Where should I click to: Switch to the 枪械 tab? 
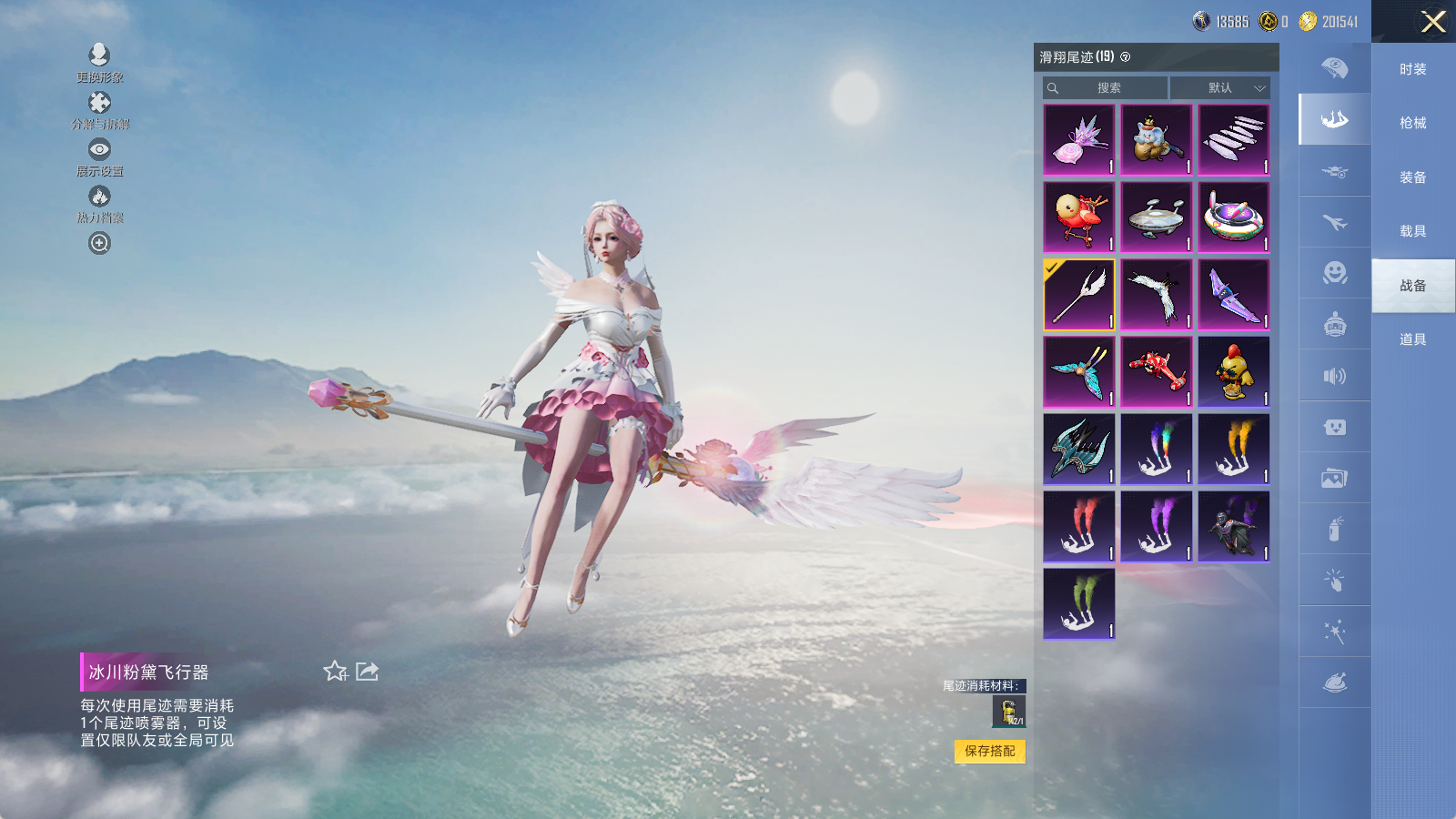click(x=1412, y=123)
